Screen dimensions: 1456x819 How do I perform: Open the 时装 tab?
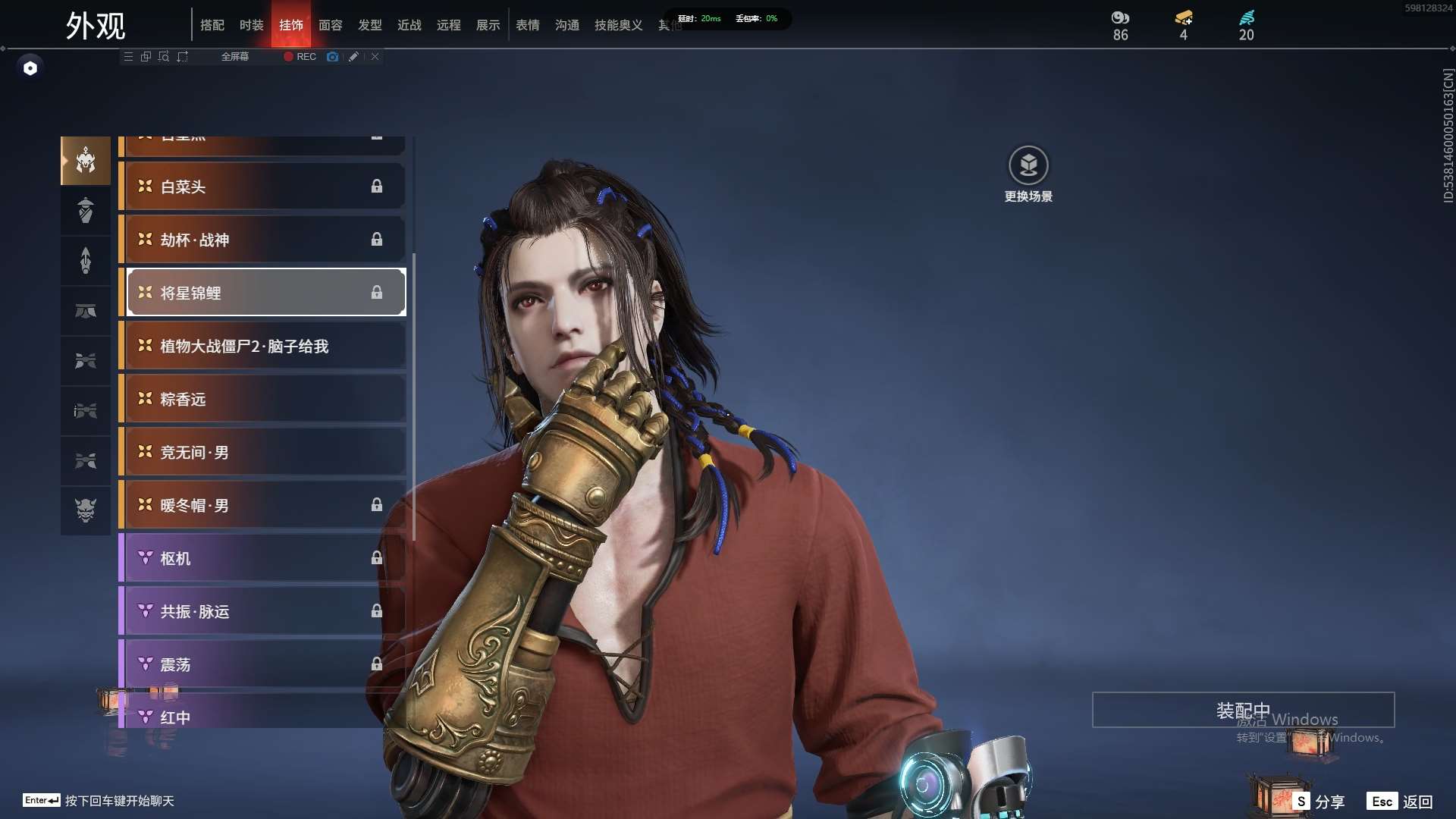(x=252, y=25)
